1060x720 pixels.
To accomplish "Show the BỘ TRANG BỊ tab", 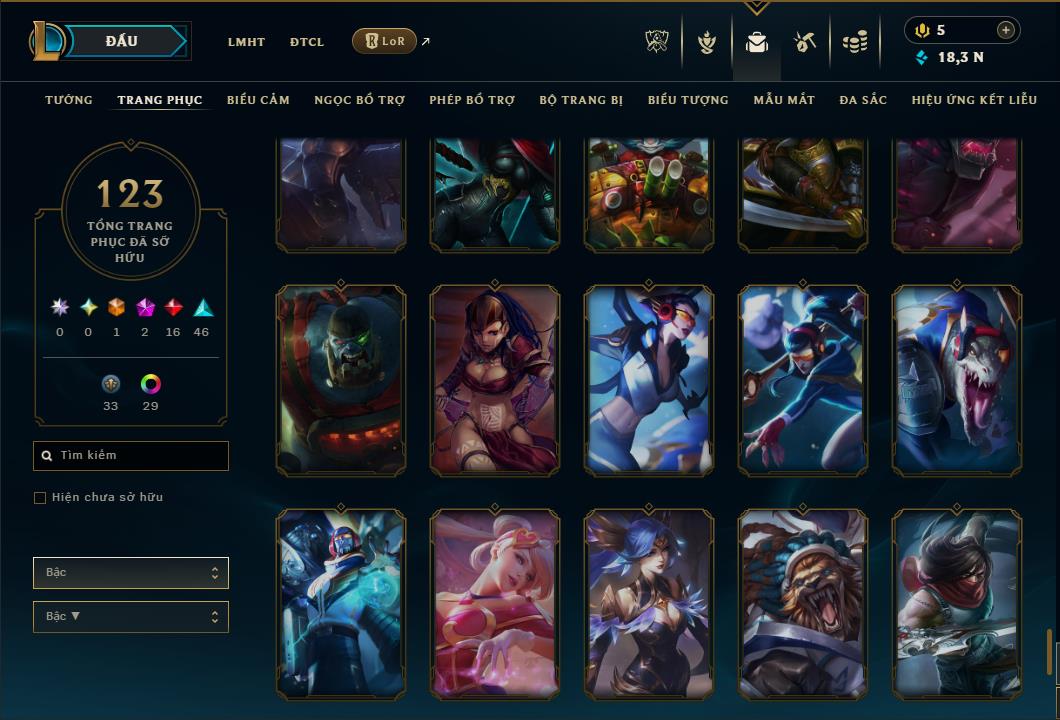I will [581, 100].
